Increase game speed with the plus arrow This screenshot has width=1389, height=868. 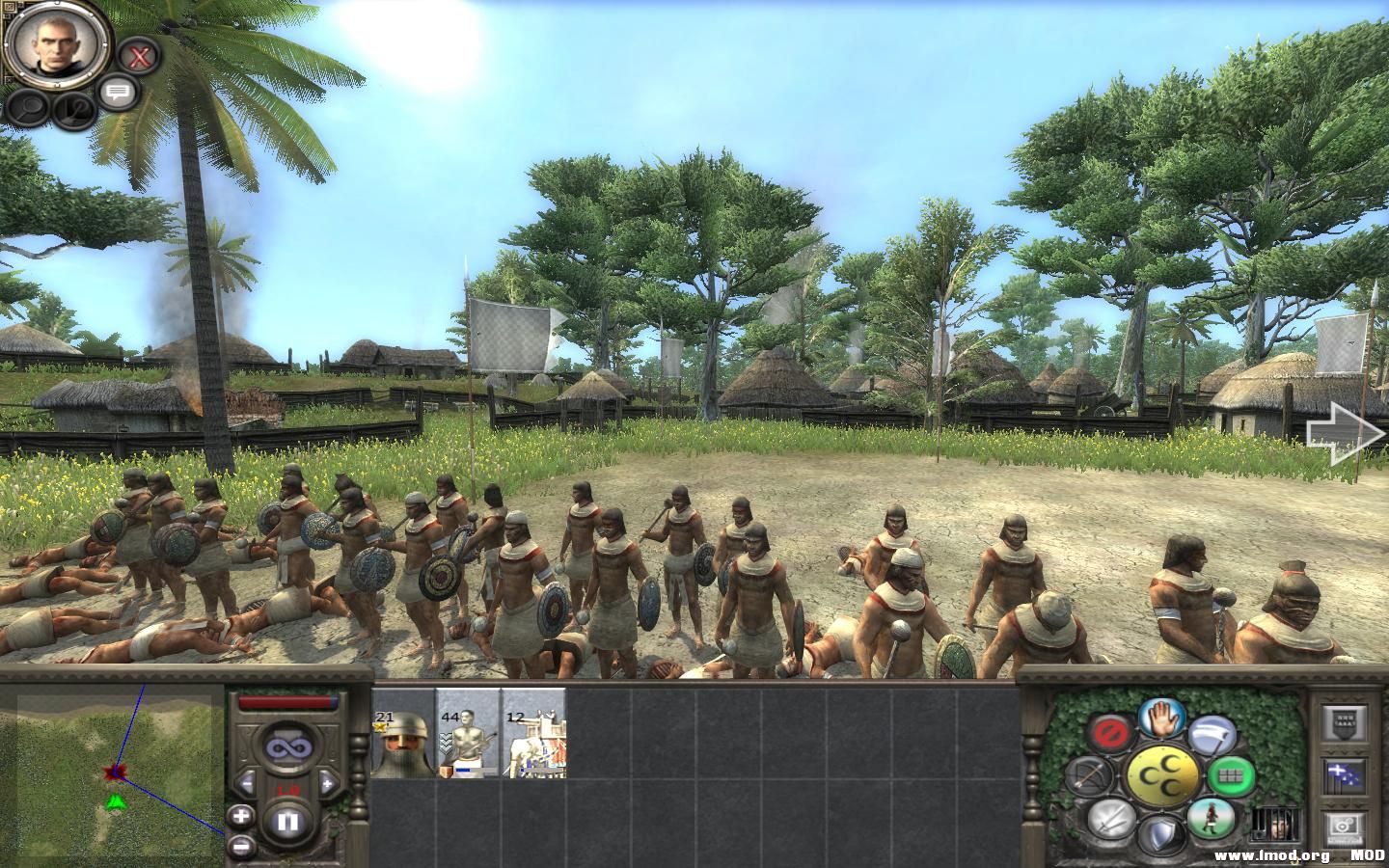pyautogui.click(x=328, y=782)
